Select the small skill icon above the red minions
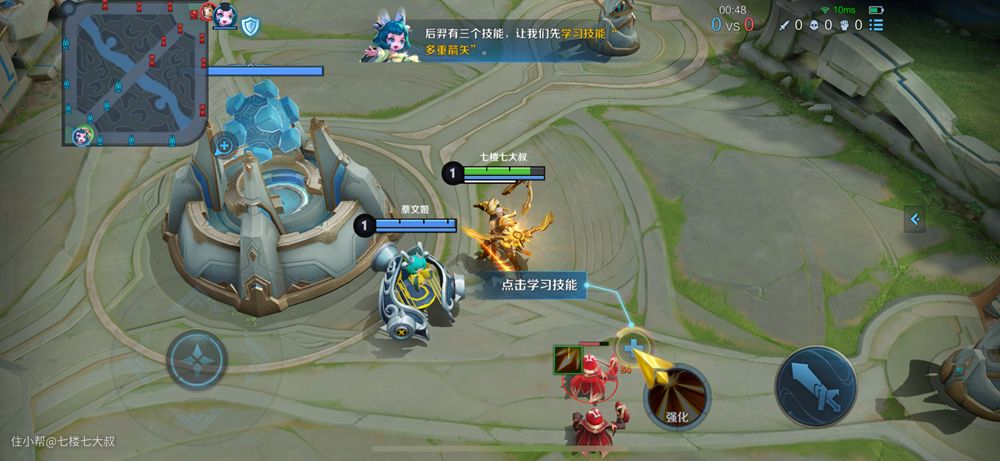The height and width of the screenshot is (461, 1000). click(x=567, y=358)
